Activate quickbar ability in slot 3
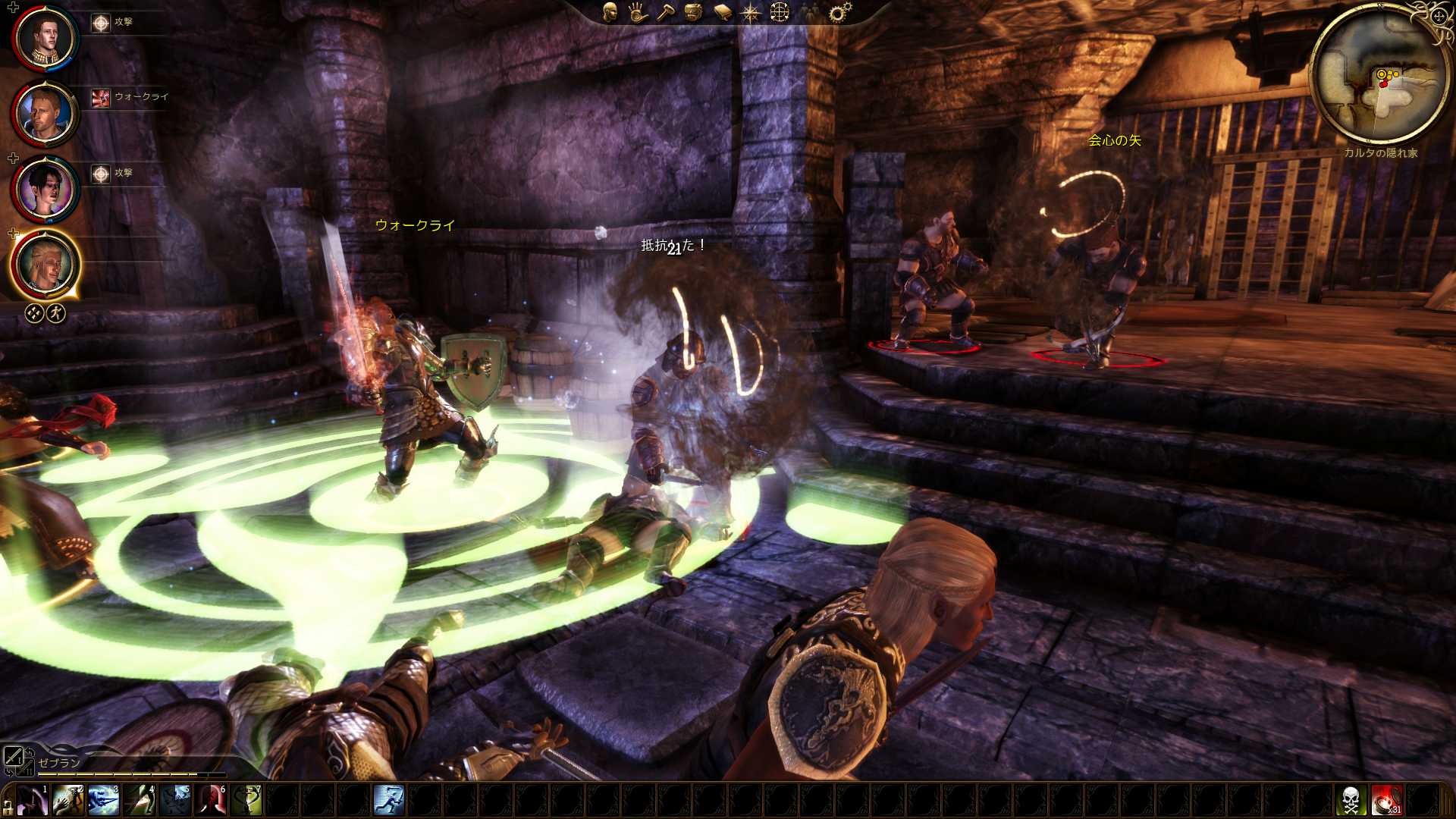 104,801
